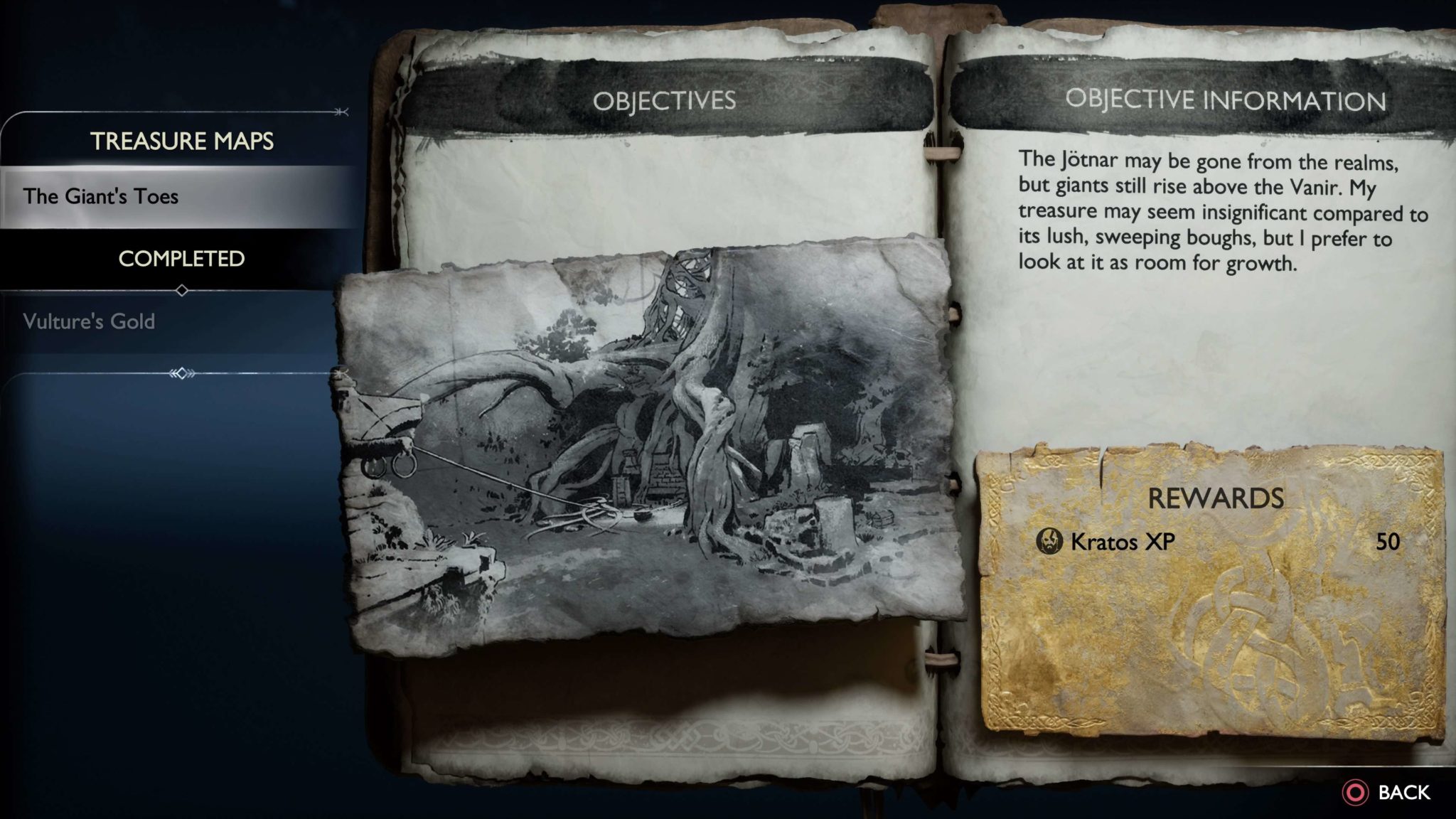Click the Back label

[x=1403, y=793]
